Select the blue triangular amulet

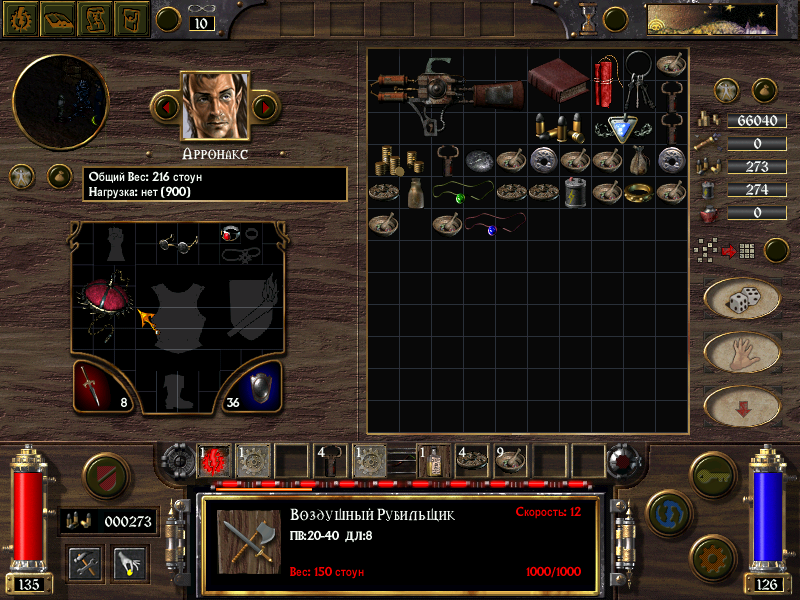623,127
